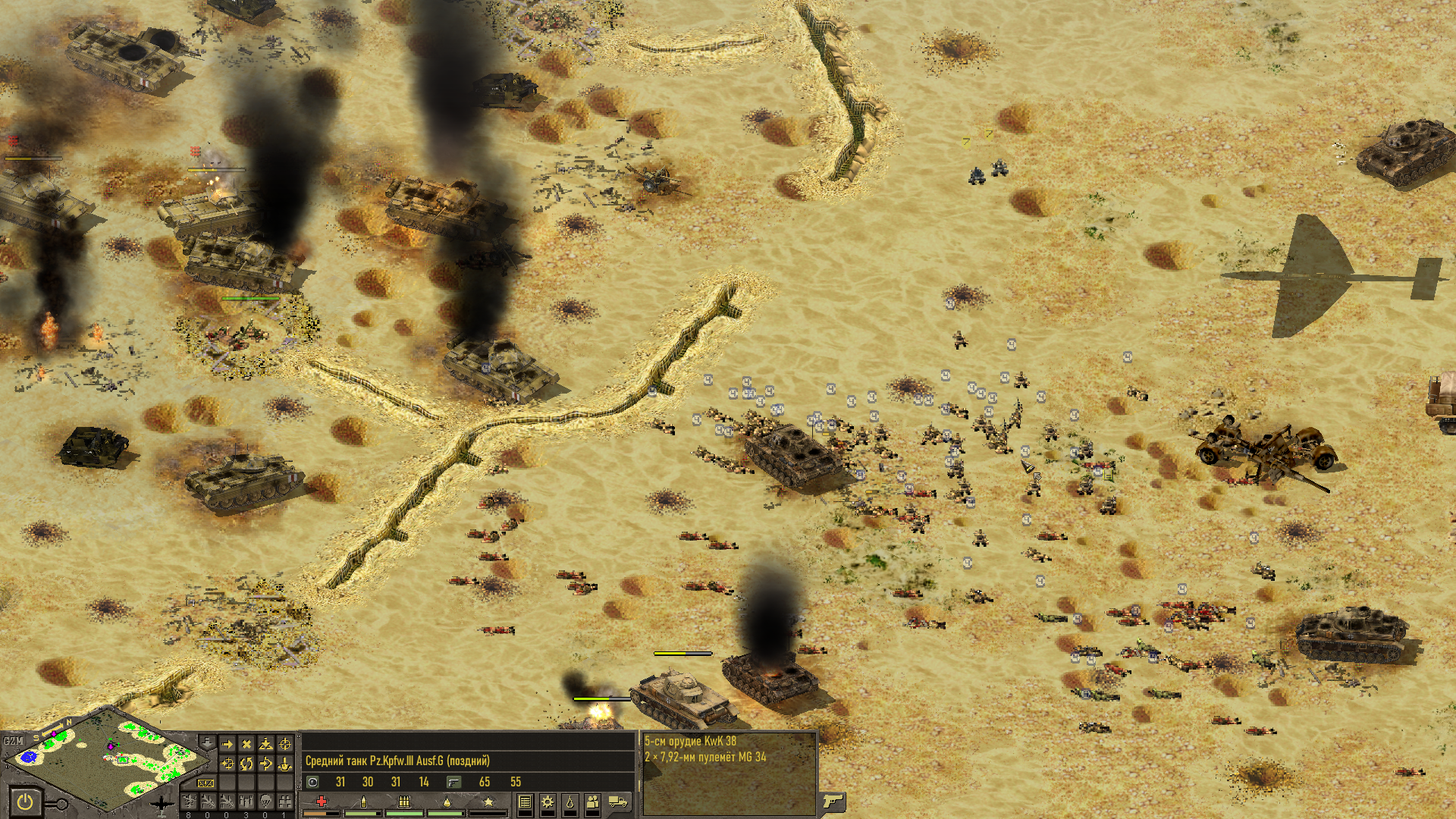The height and width of the screenshot is (819, 1456).
Task: Click the hanging weight icon button
Action: pyautogui.click(x=570, y=802)
